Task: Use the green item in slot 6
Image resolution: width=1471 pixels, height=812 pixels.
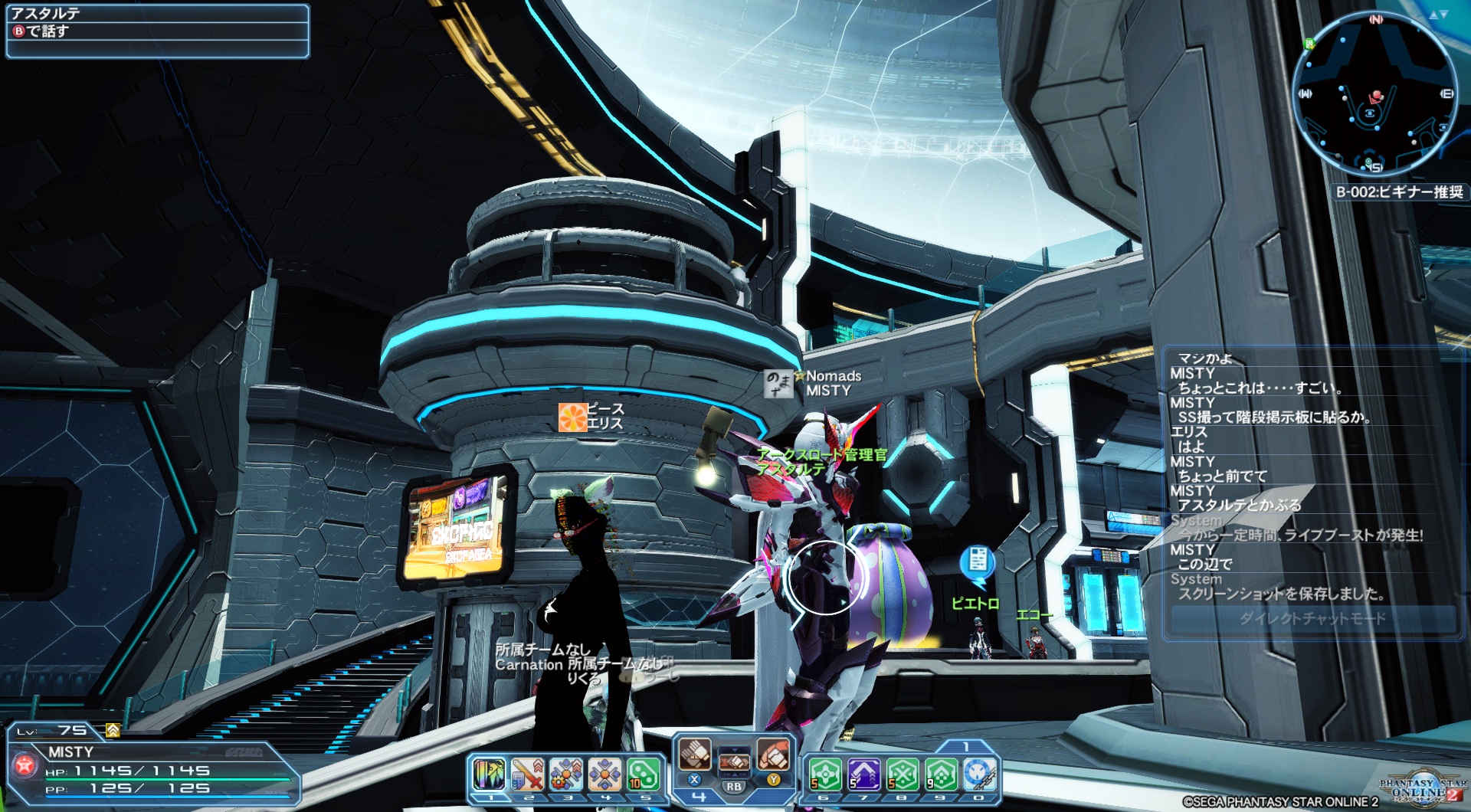Action: tap(825, 774)
